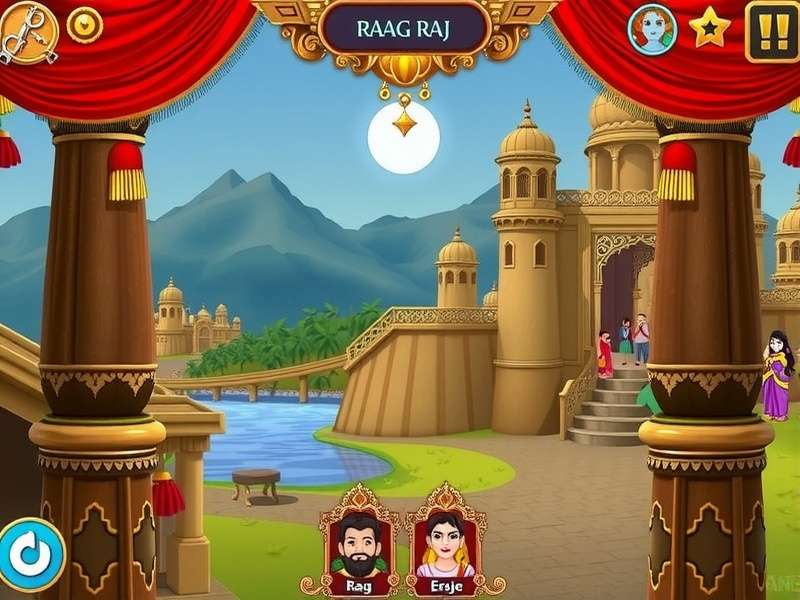Screen dimensions: 800x600
Task: Select the Rag character portrait
Action: tap(359, 542)
